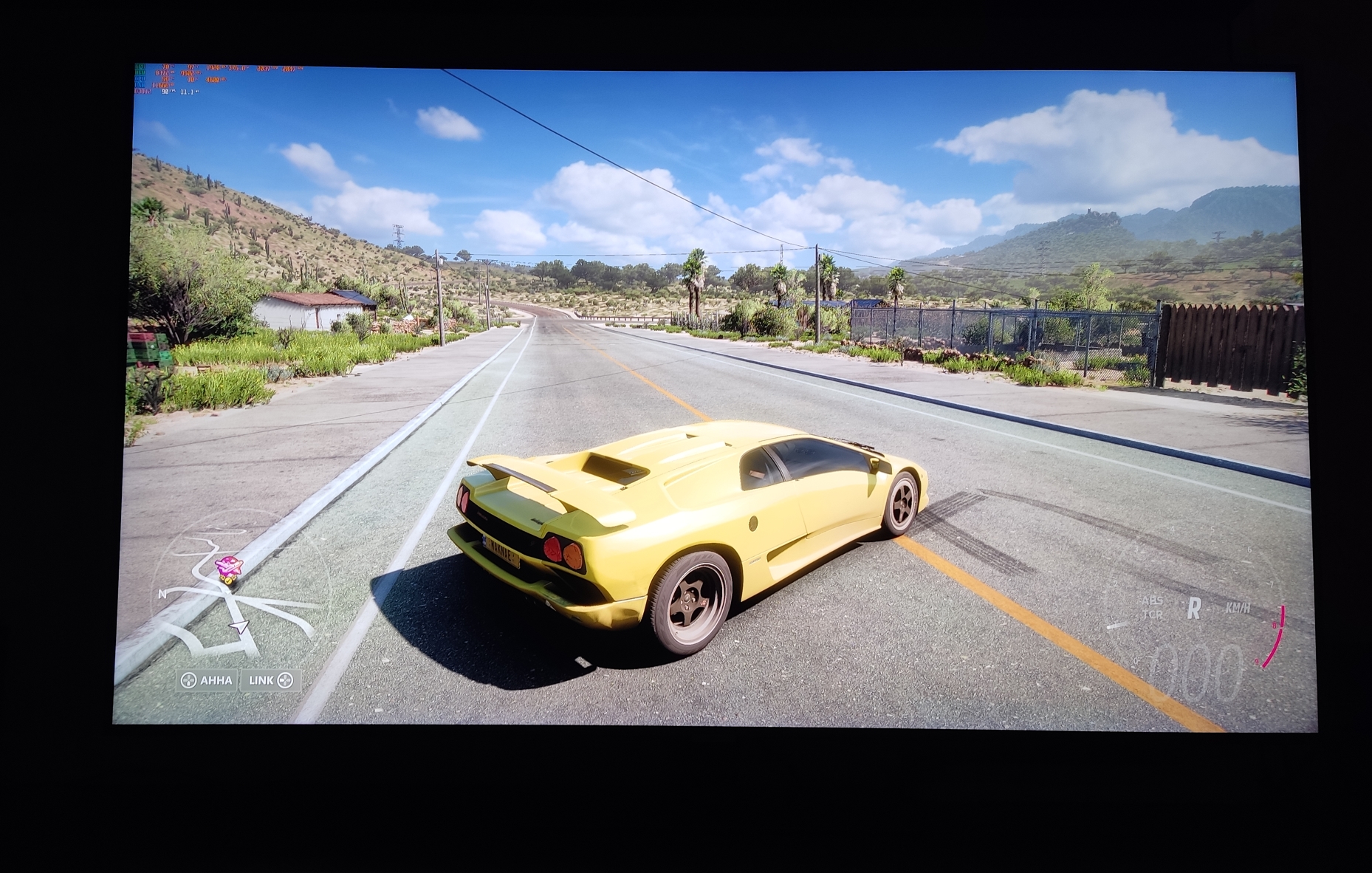
Task: Open the AHHA assistant button
Action: (x=207, y=680)
